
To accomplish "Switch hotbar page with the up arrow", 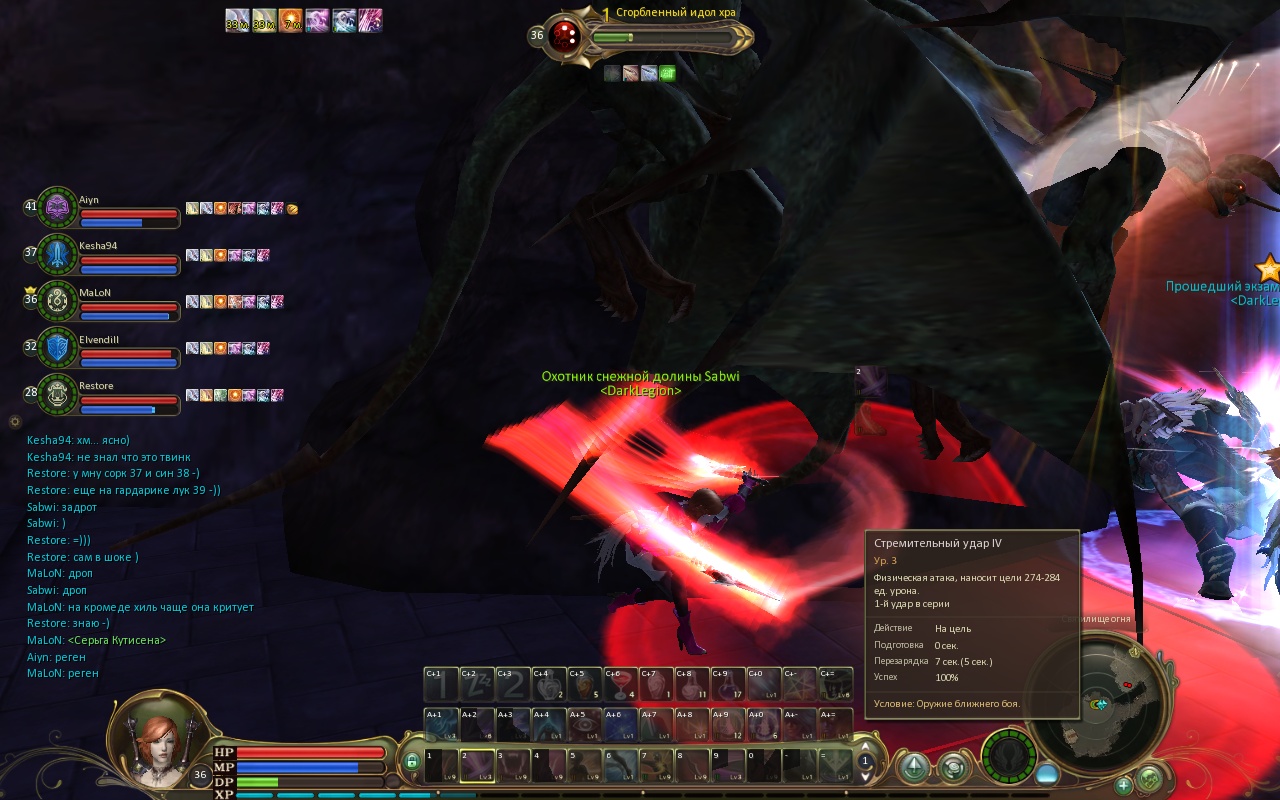I will [866, 748].
